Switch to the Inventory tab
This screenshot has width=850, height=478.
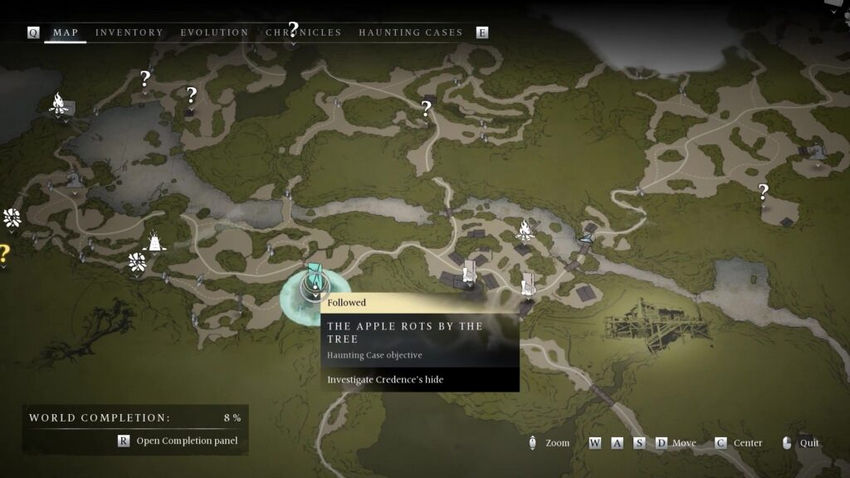point(129,32)
